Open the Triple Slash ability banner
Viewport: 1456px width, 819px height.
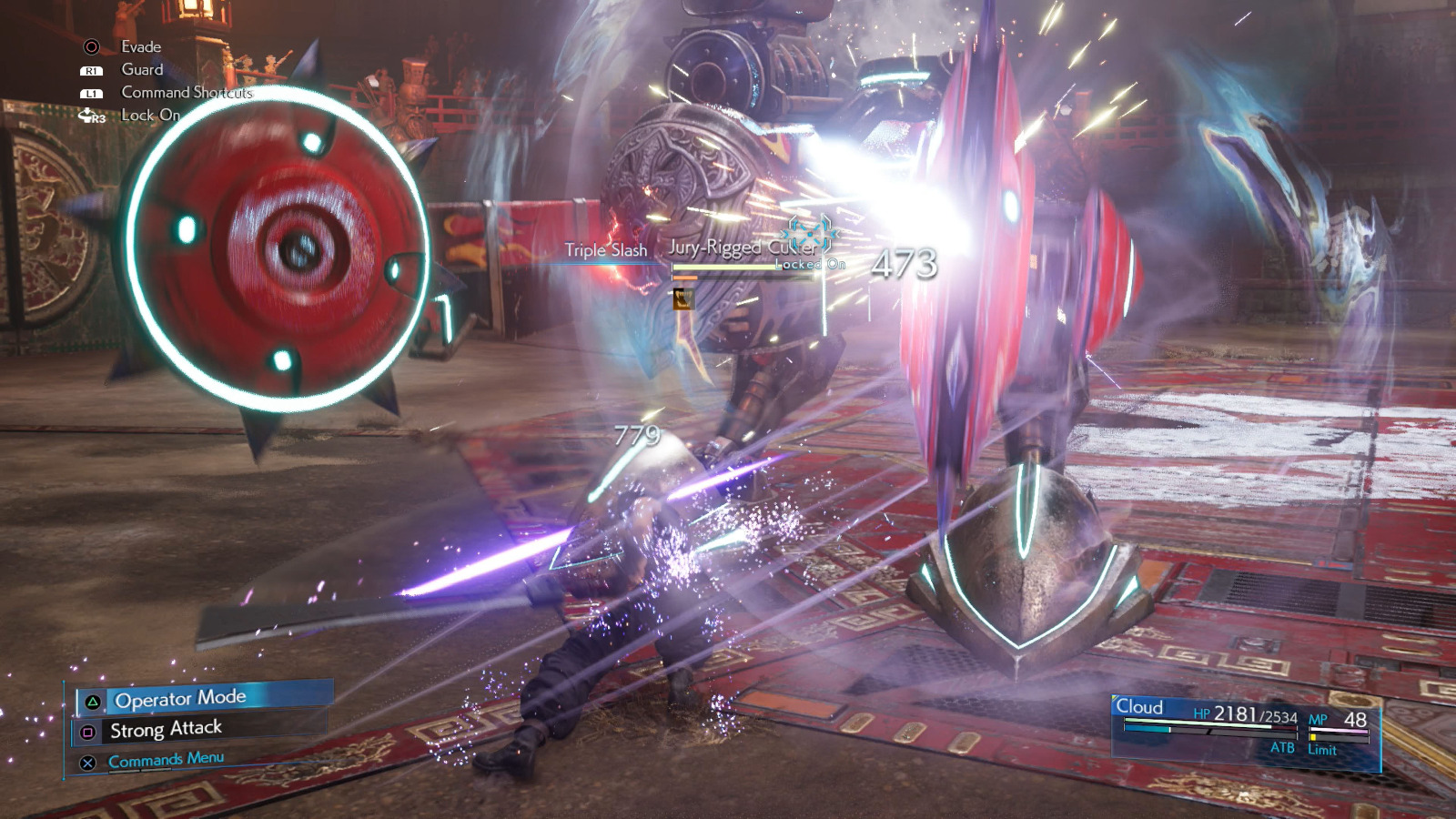(605, 248)
